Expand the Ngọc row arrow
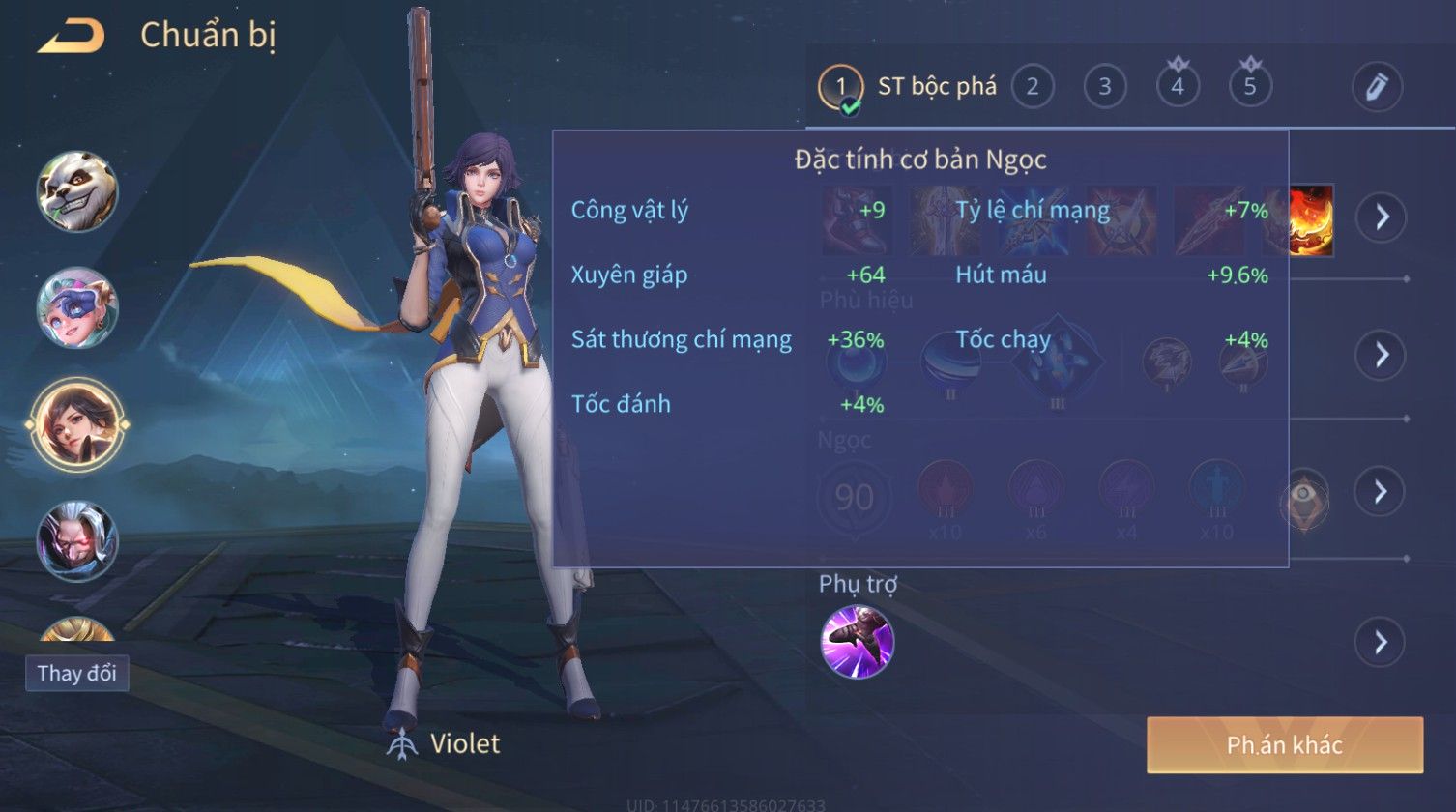1456x812 pixels. coord(1381,491)
